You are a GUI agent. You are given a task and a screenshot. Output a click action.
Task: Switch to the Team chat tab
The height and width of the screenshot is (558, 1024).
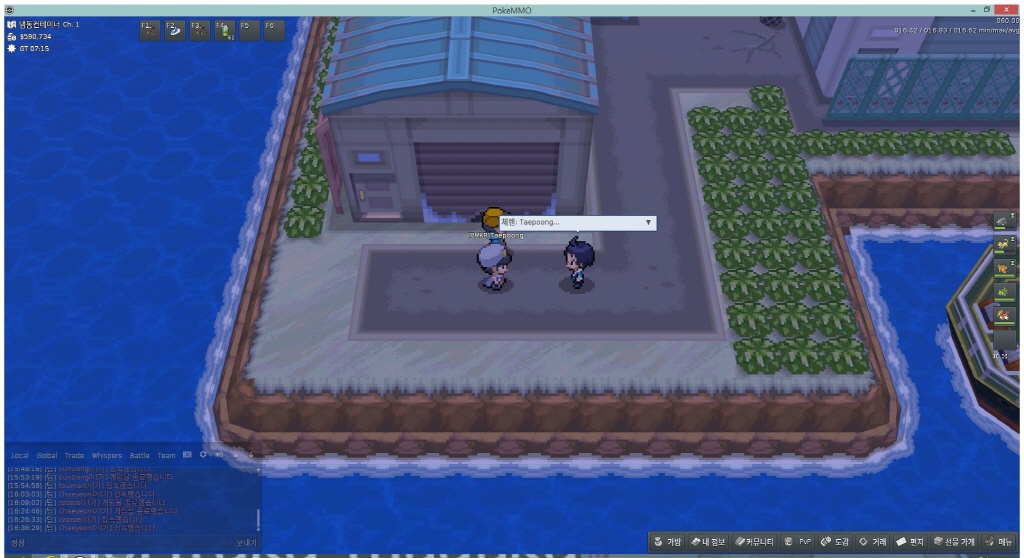pos(166,455)
